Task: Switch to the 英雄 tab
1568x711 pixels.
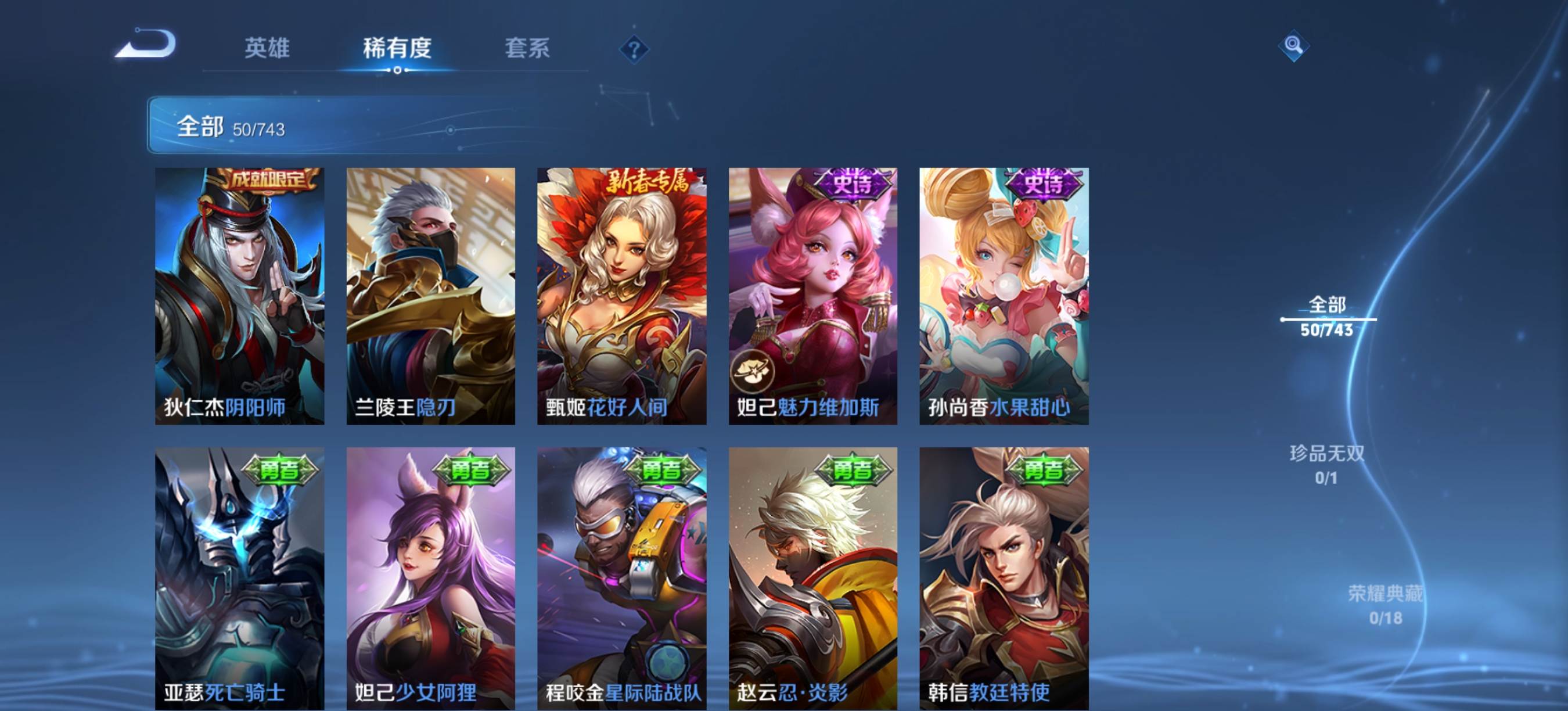Action: click(267, 48)
